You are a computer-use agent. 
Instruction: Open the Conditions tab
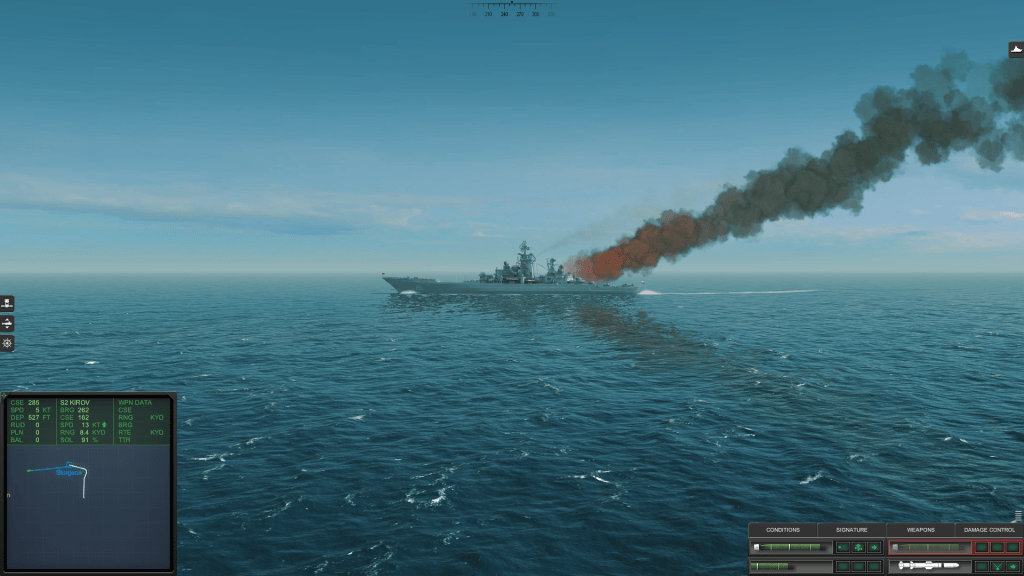[x=783, y=530]
